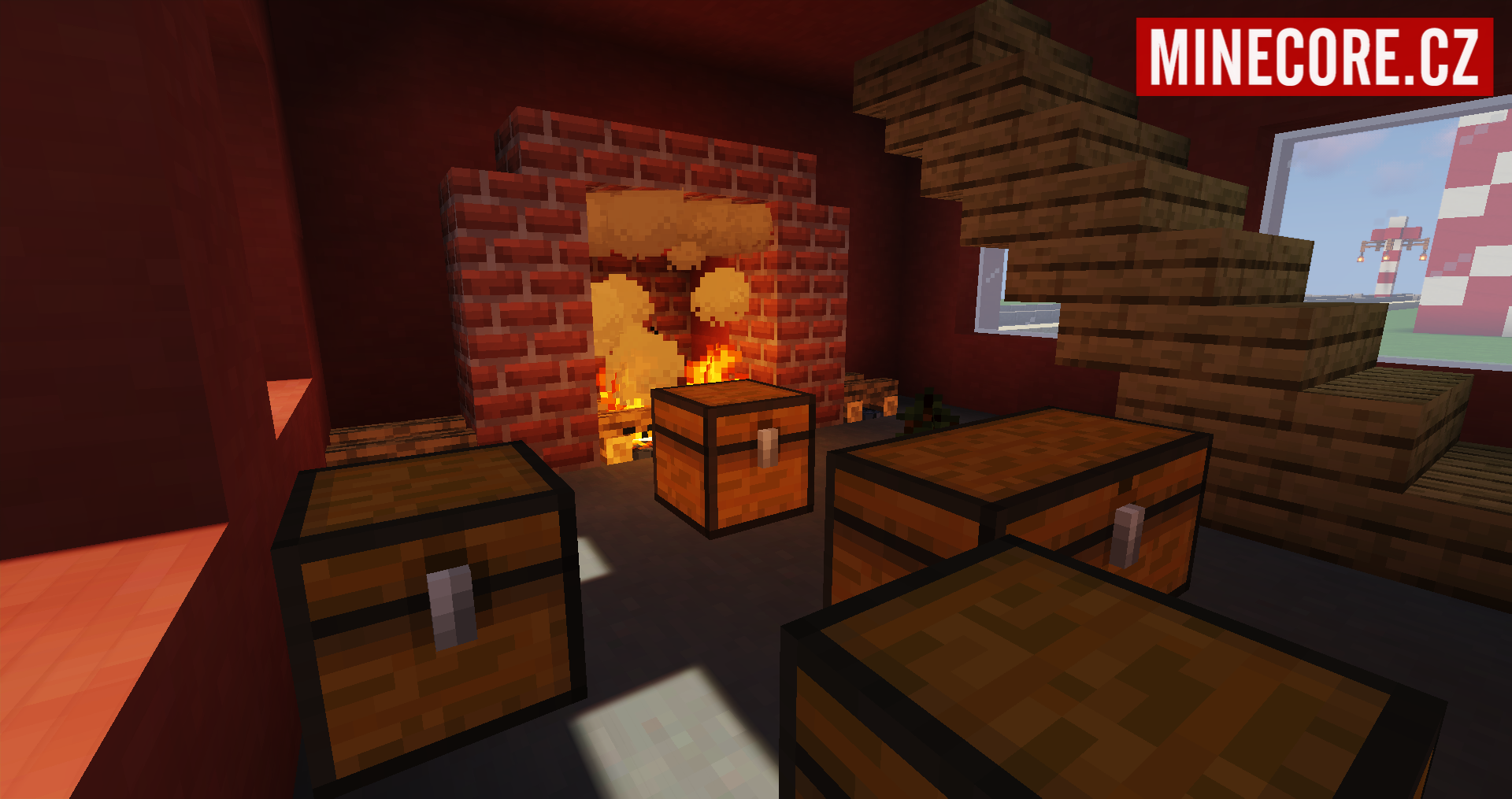Click the MINECORE.CZ logo banner
Image resolution: width=1512 pixels, height=799 pixels.
(1314, 57)
